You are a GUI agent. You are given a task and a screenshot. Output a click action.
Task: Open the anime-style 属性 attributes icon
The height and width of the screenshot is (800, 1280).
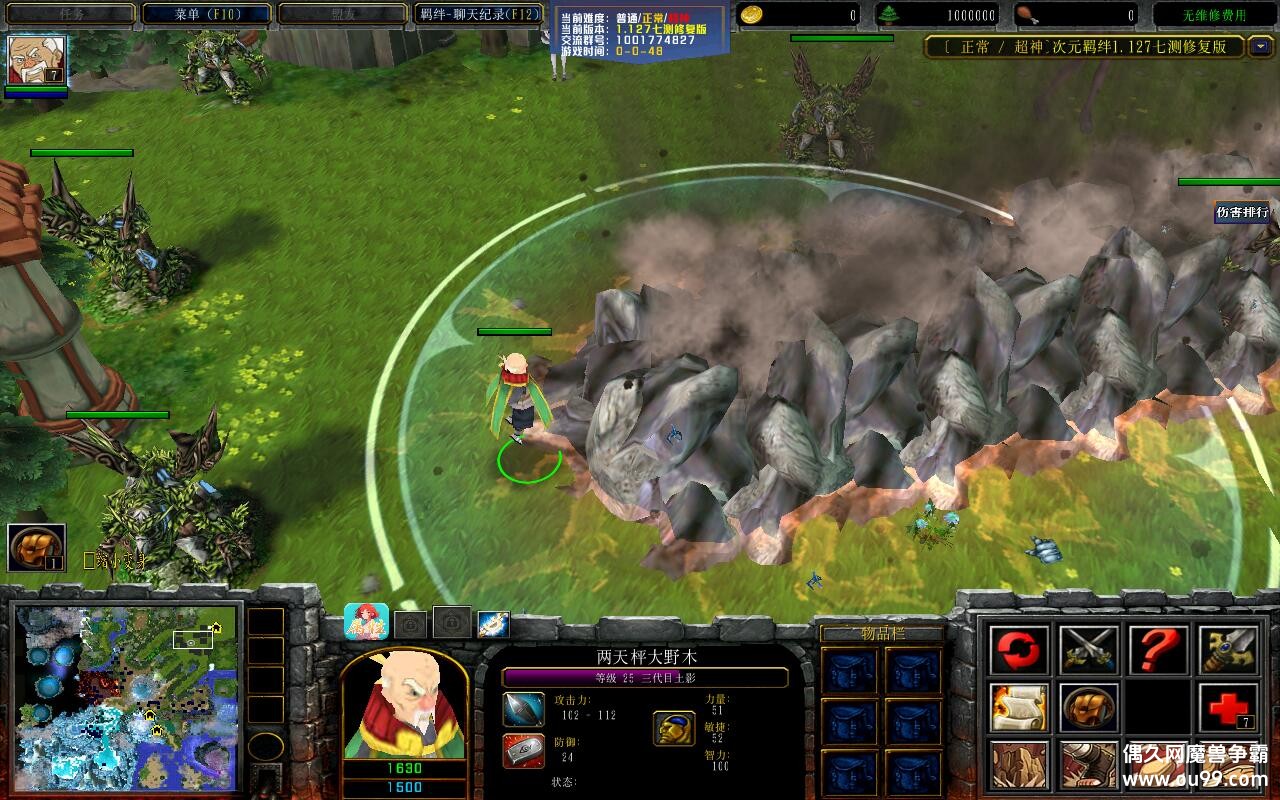point(365,620)
